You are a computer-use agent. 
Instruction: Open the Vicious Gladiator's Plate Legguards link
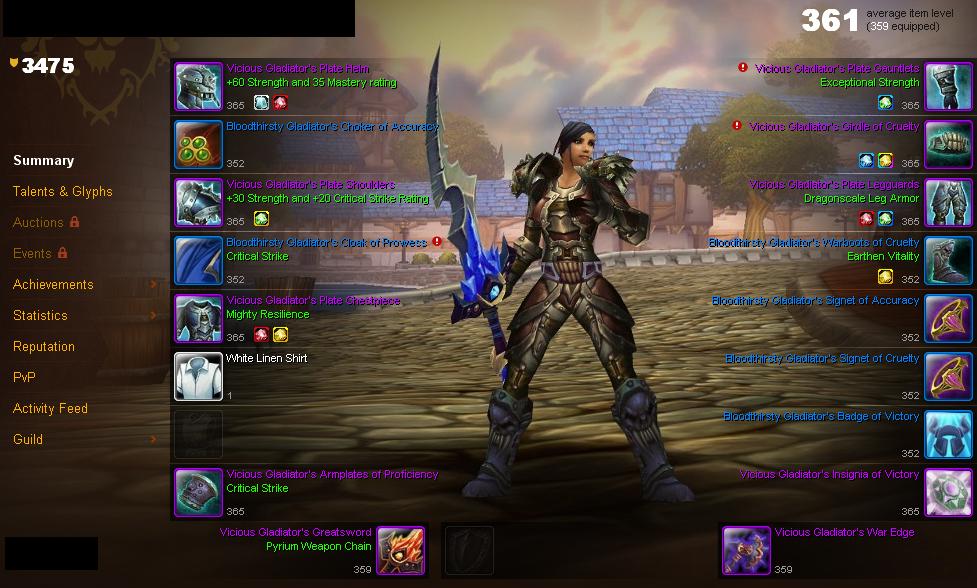[x=834, y=185]
